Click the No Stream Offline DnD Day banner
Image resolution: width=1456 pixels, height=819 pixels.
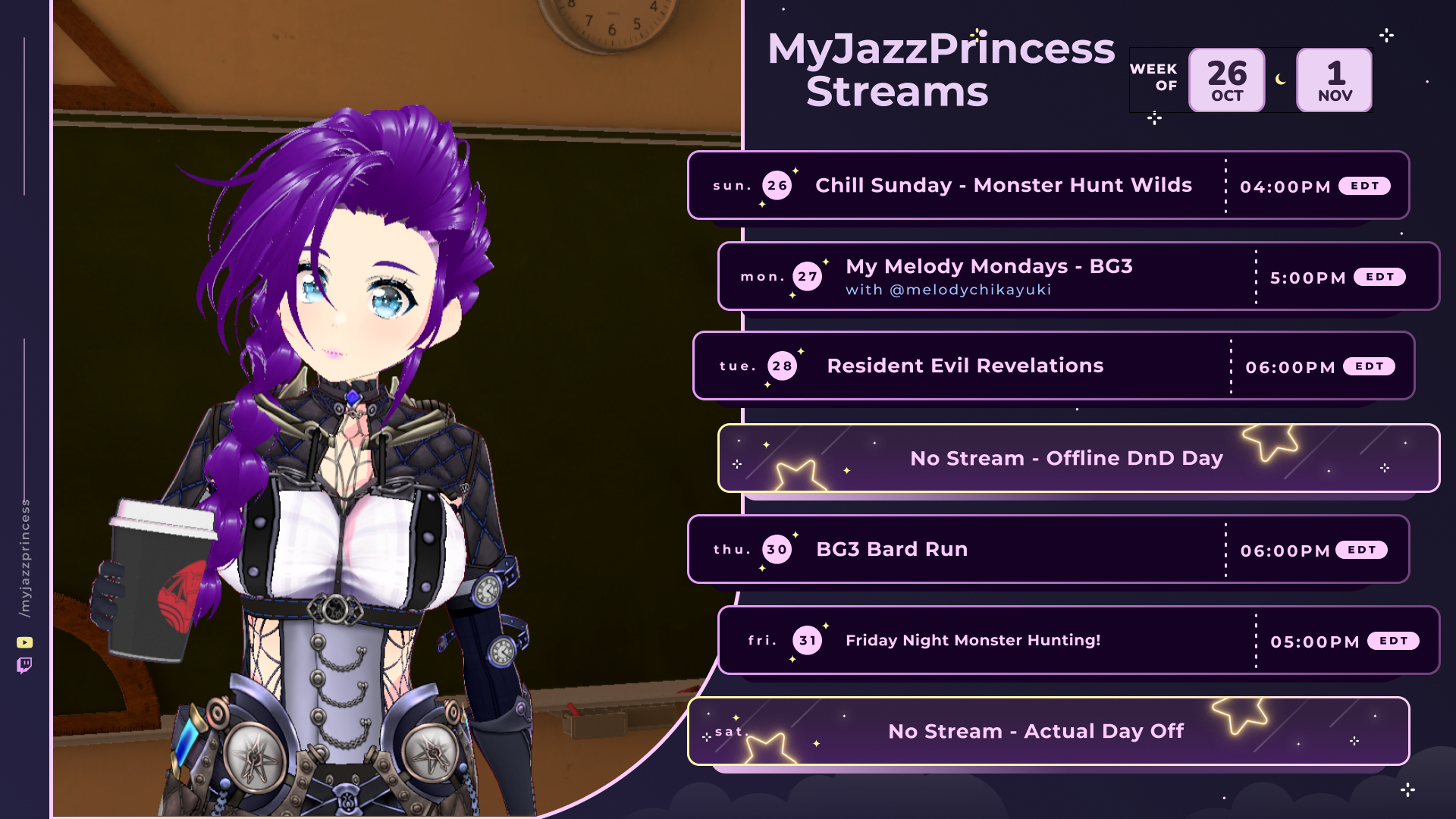(x=1066, y=459)
